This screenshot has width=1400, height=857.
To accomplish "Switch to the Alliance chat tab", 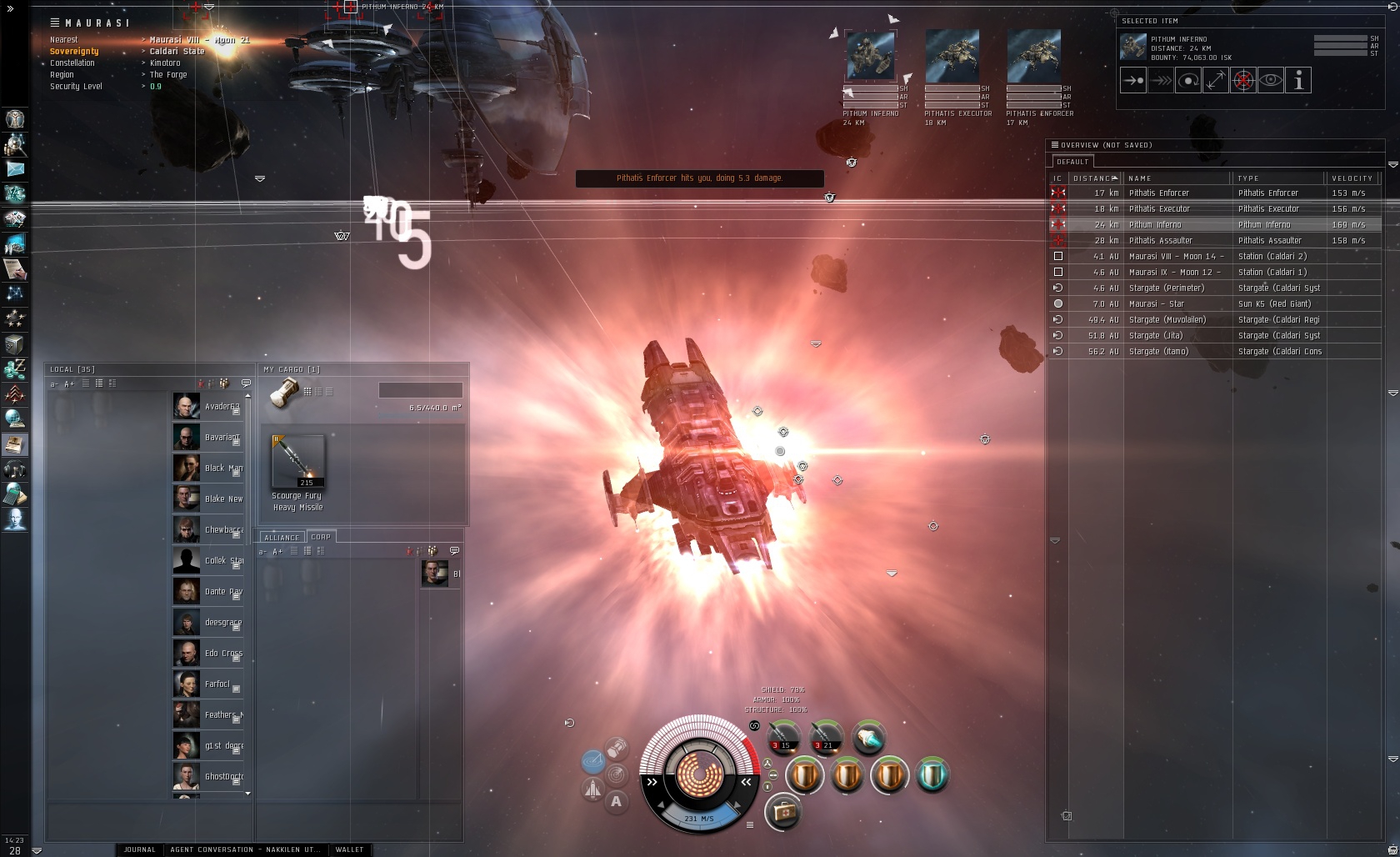I will pos(282,537).
